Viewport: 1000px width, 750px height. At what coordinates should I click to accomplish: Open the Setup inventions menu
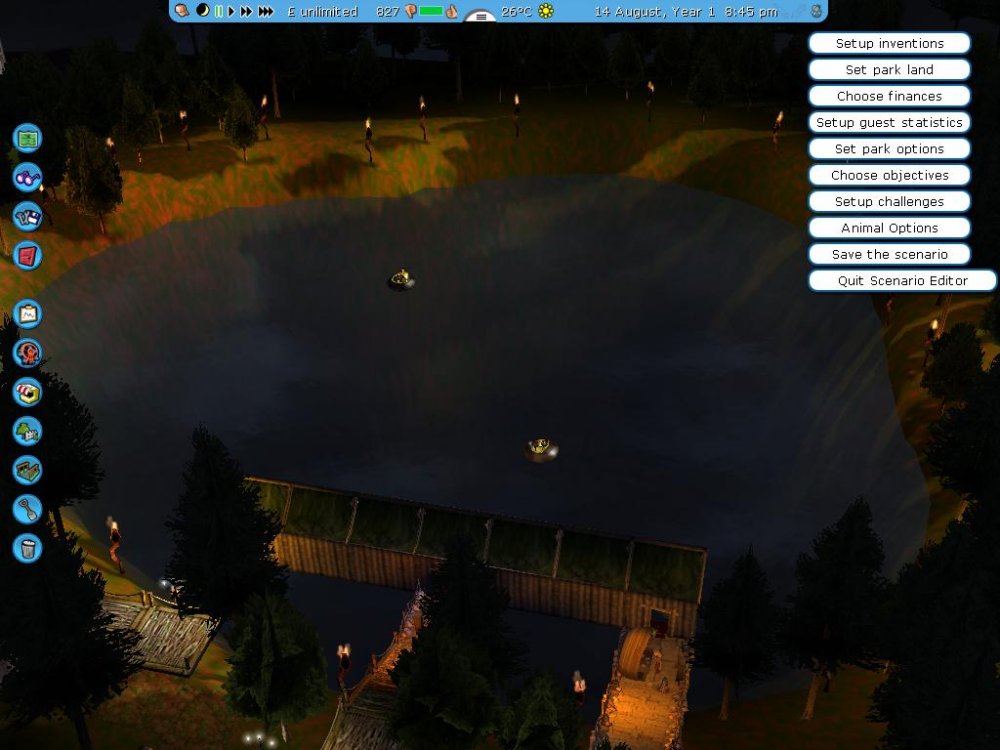[x=889, y=44]
